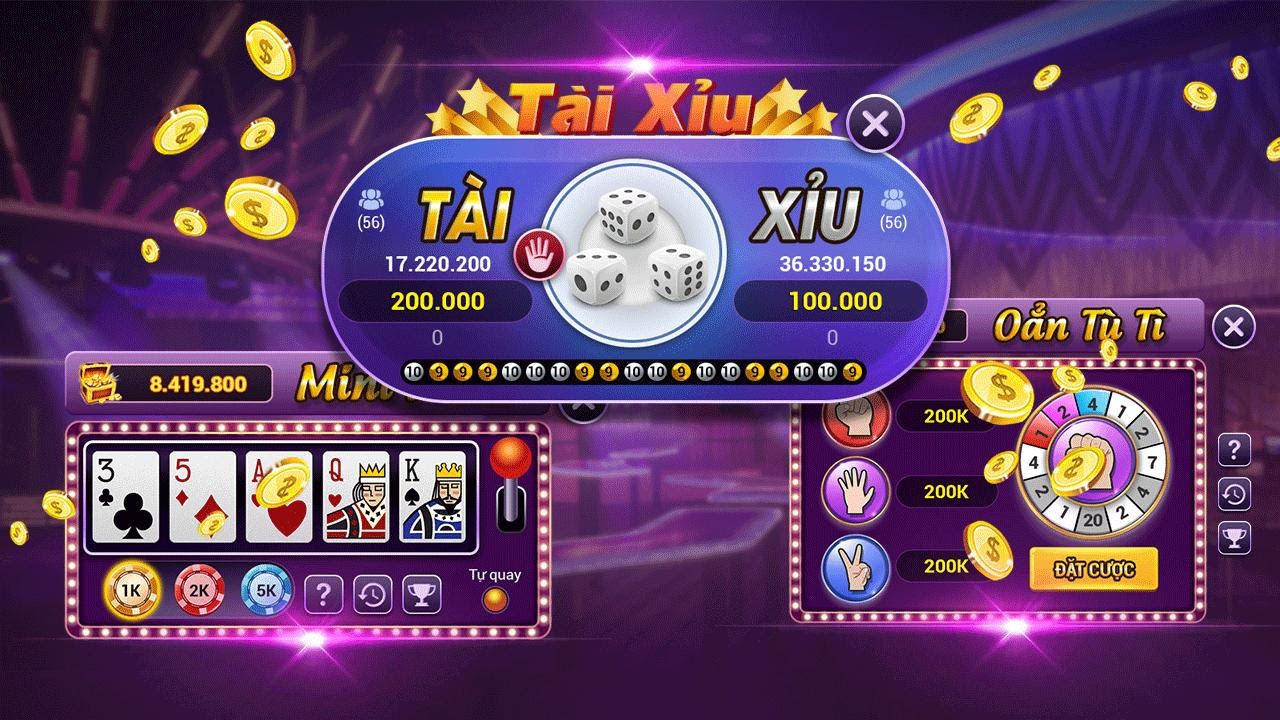Image resolution: width=1280 pixels, height=720 pixels.
Task: Pick the 5K blue chip
Action: pos(266,590)
